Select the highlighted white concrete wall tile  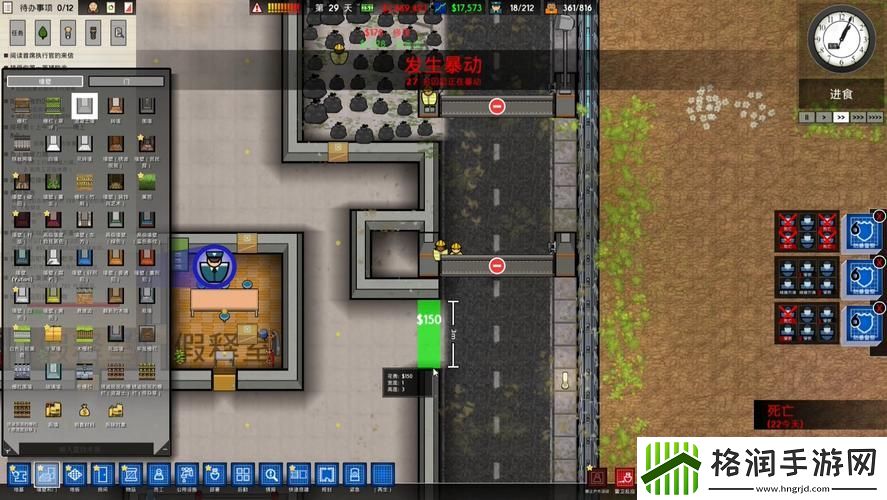[x=85, y=105]
